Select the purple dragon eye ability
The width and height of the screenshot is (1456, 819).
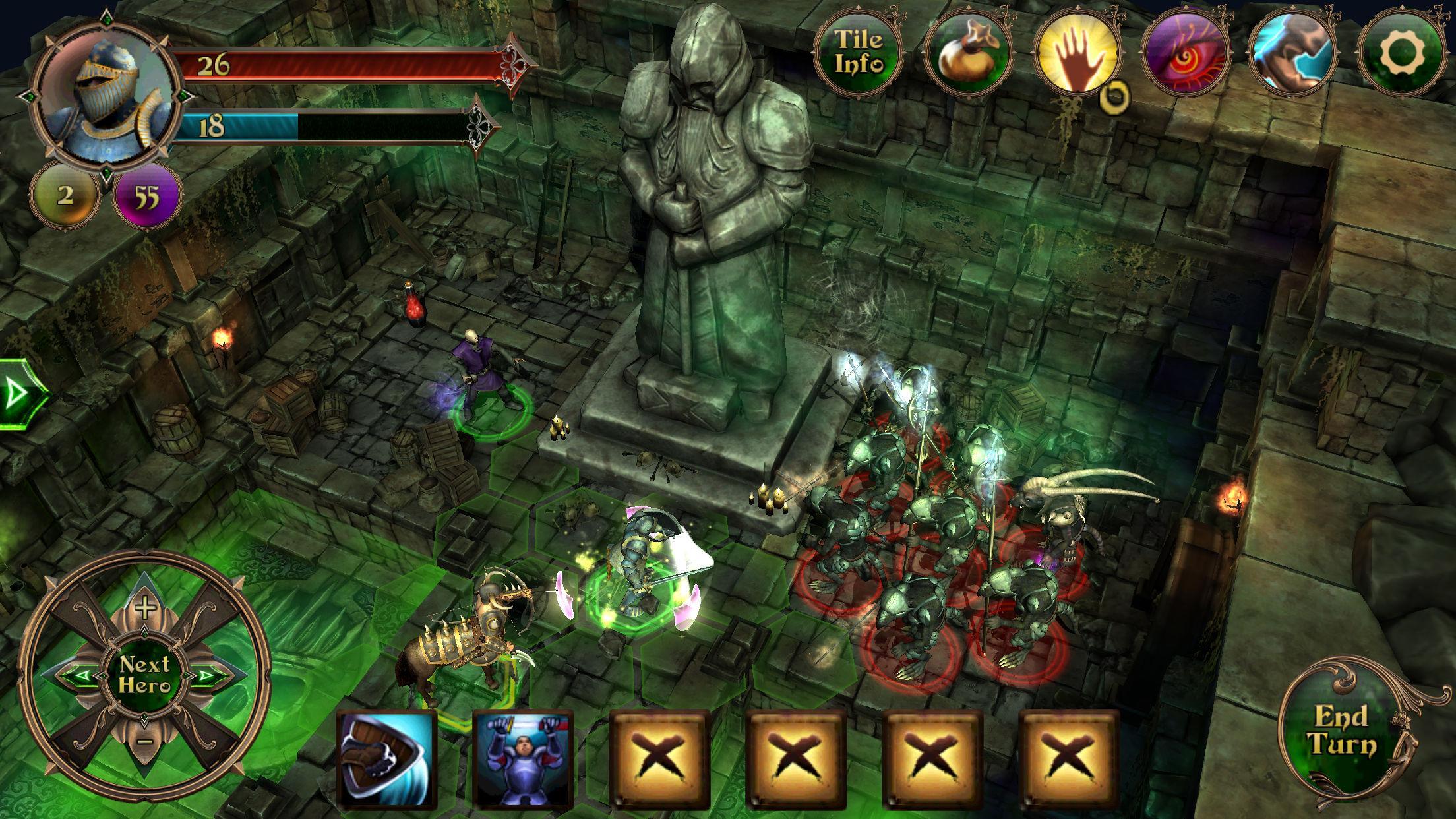(1184, 53)
